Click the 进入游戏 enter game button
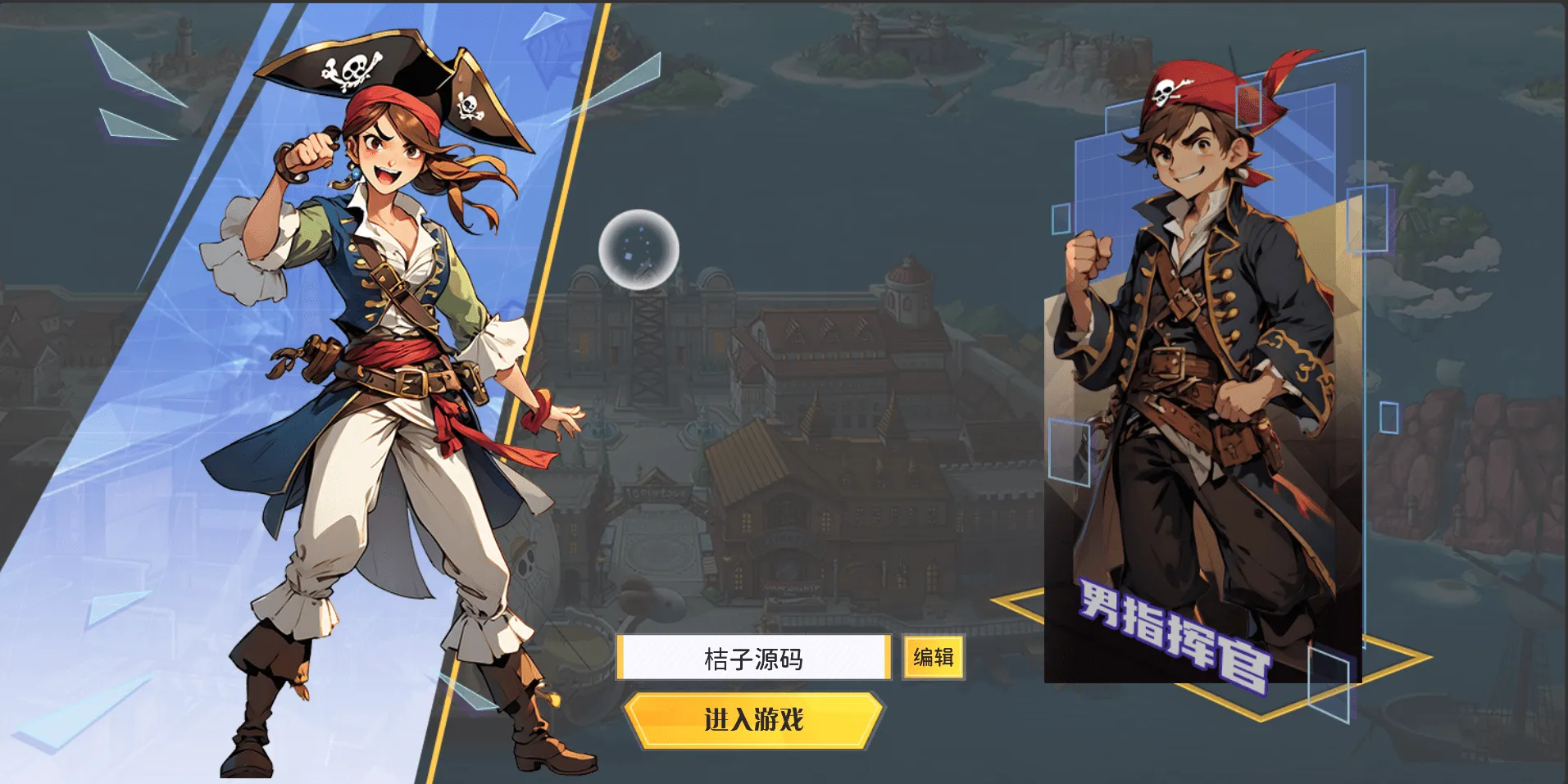 point(753,720)
